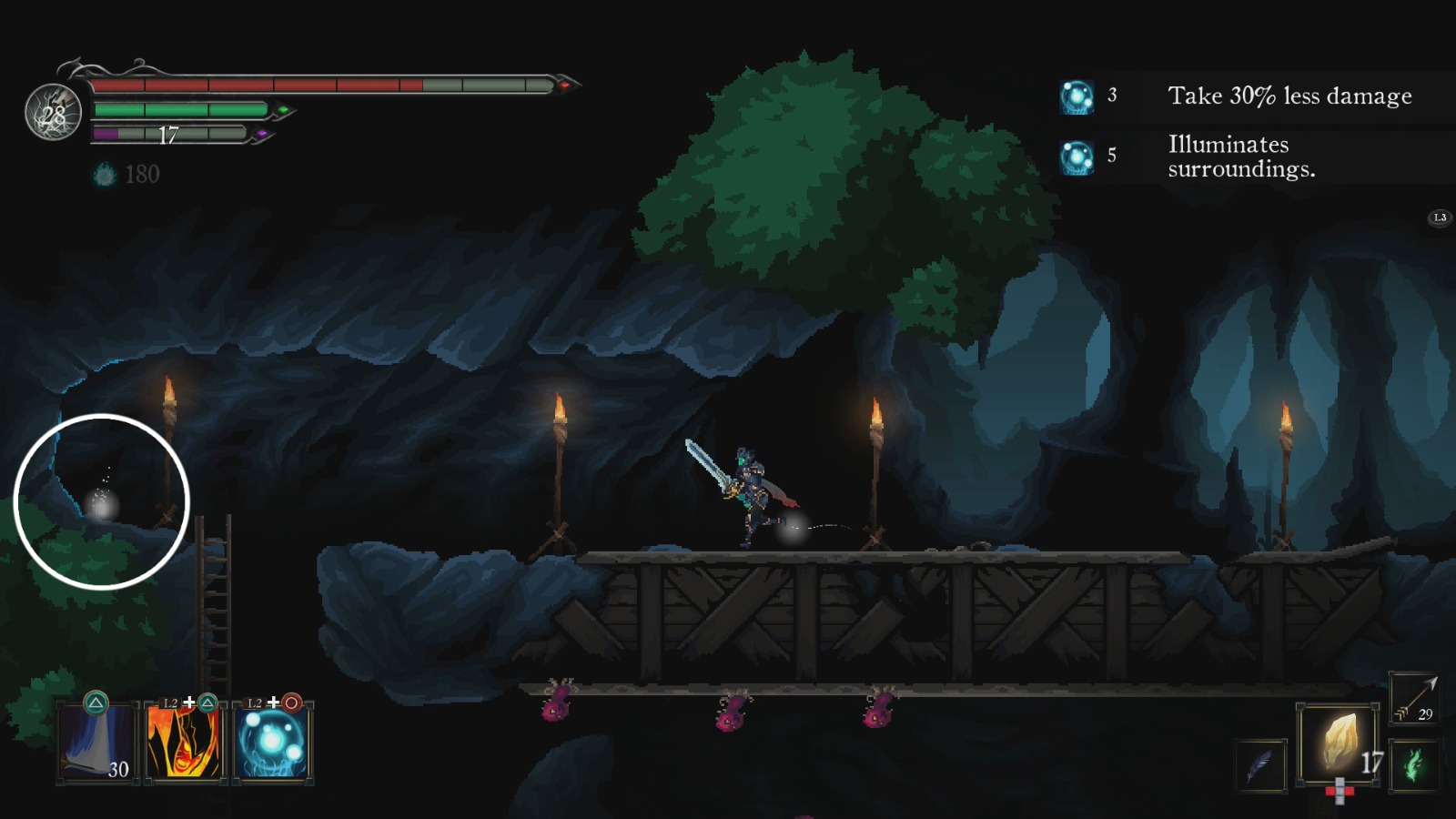Viewport: 1456px width, 819px height.
Task: Click the Take 30% less damage buff icon
Action: pos(1077,96)
